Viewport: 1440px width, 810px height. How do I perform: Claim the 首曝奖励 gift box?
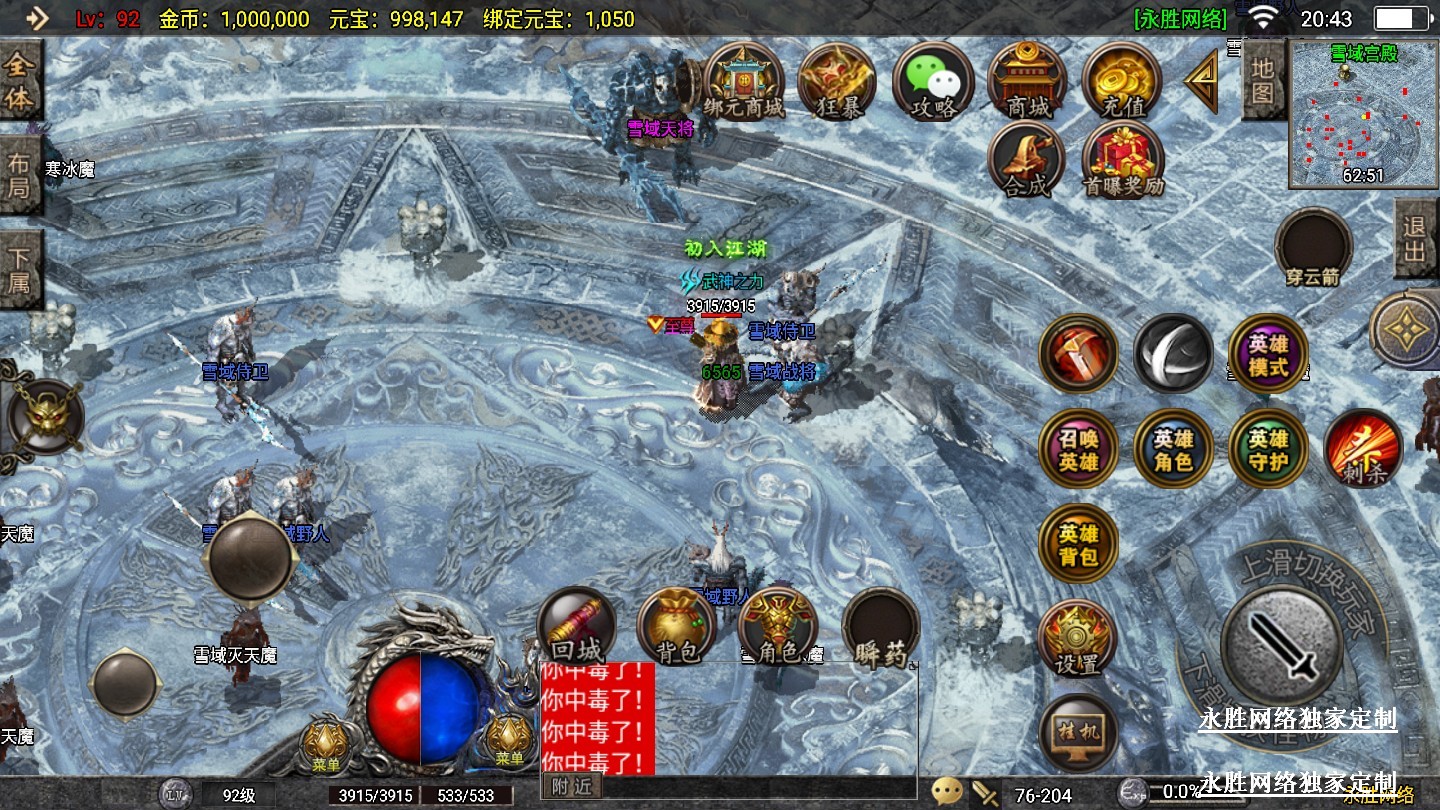pos(1123,160)
